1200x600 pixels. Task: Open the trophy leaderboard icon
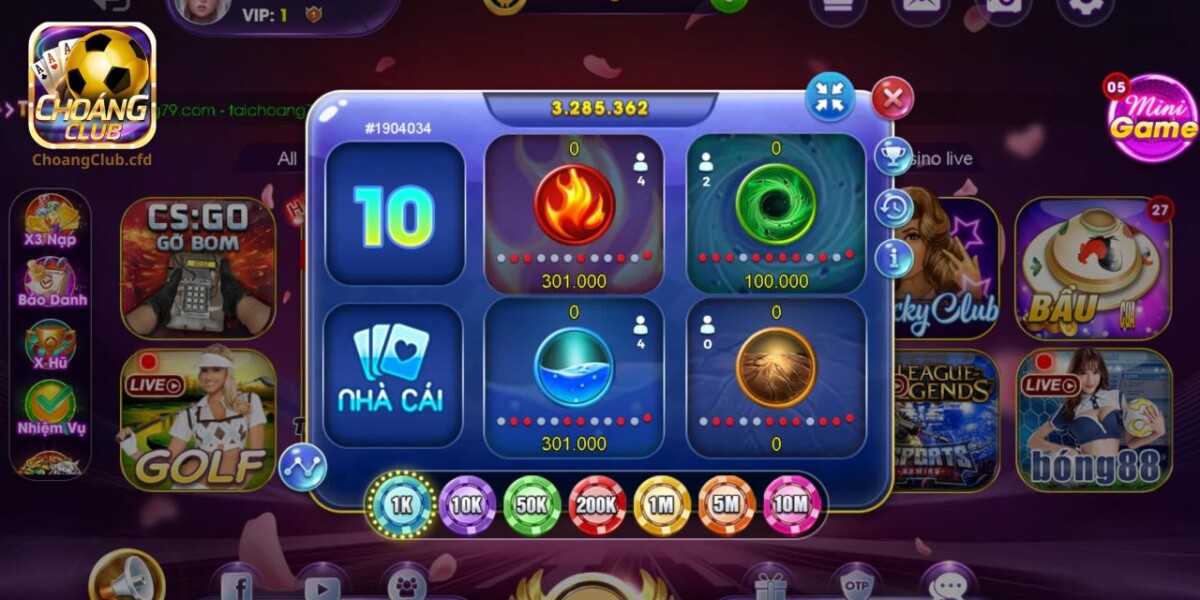[892, 156]
